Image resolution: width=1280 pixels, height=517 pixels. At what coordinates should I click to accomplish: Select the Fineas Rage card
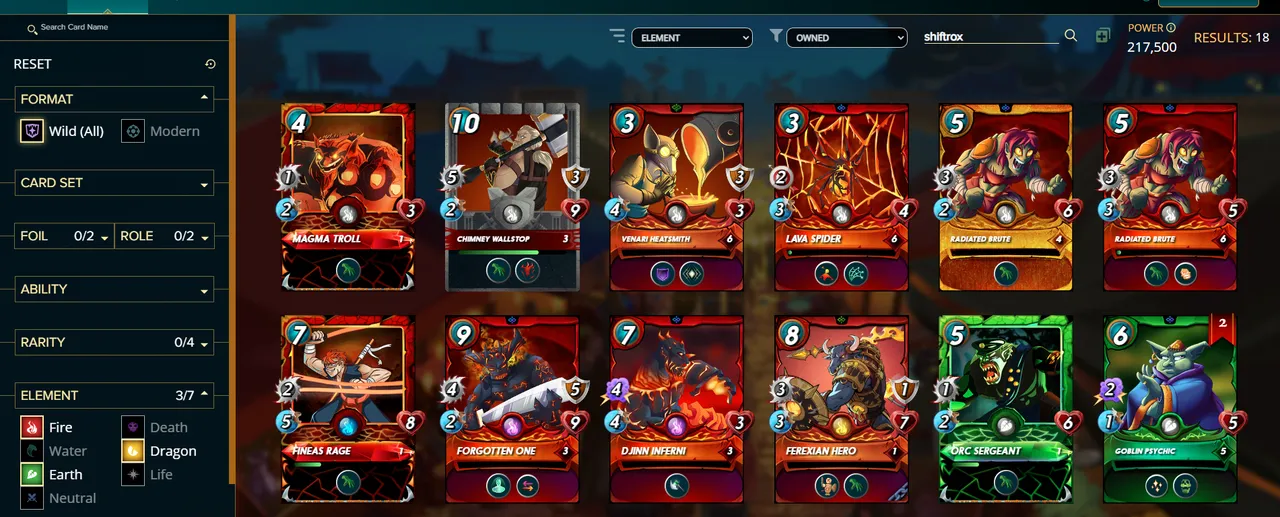point(347,408)
